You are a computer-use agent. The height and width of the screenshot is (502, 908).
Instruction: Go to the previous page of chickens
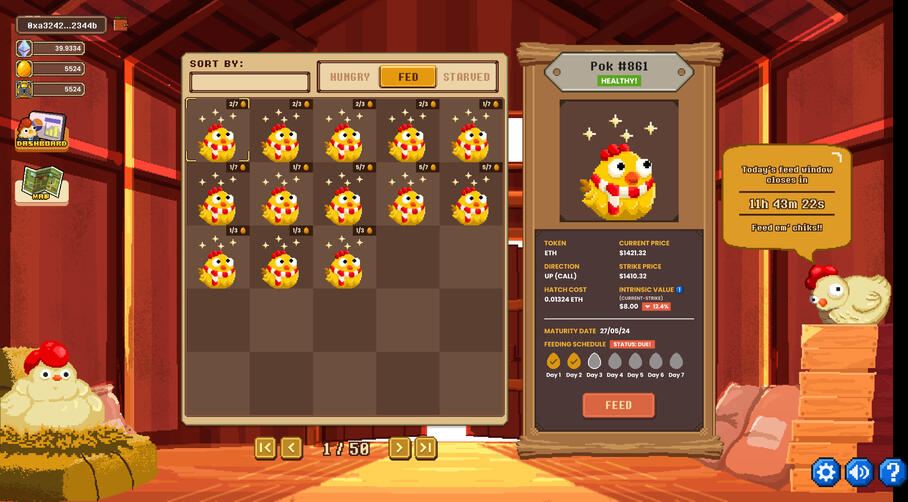[x=291, y=448]
